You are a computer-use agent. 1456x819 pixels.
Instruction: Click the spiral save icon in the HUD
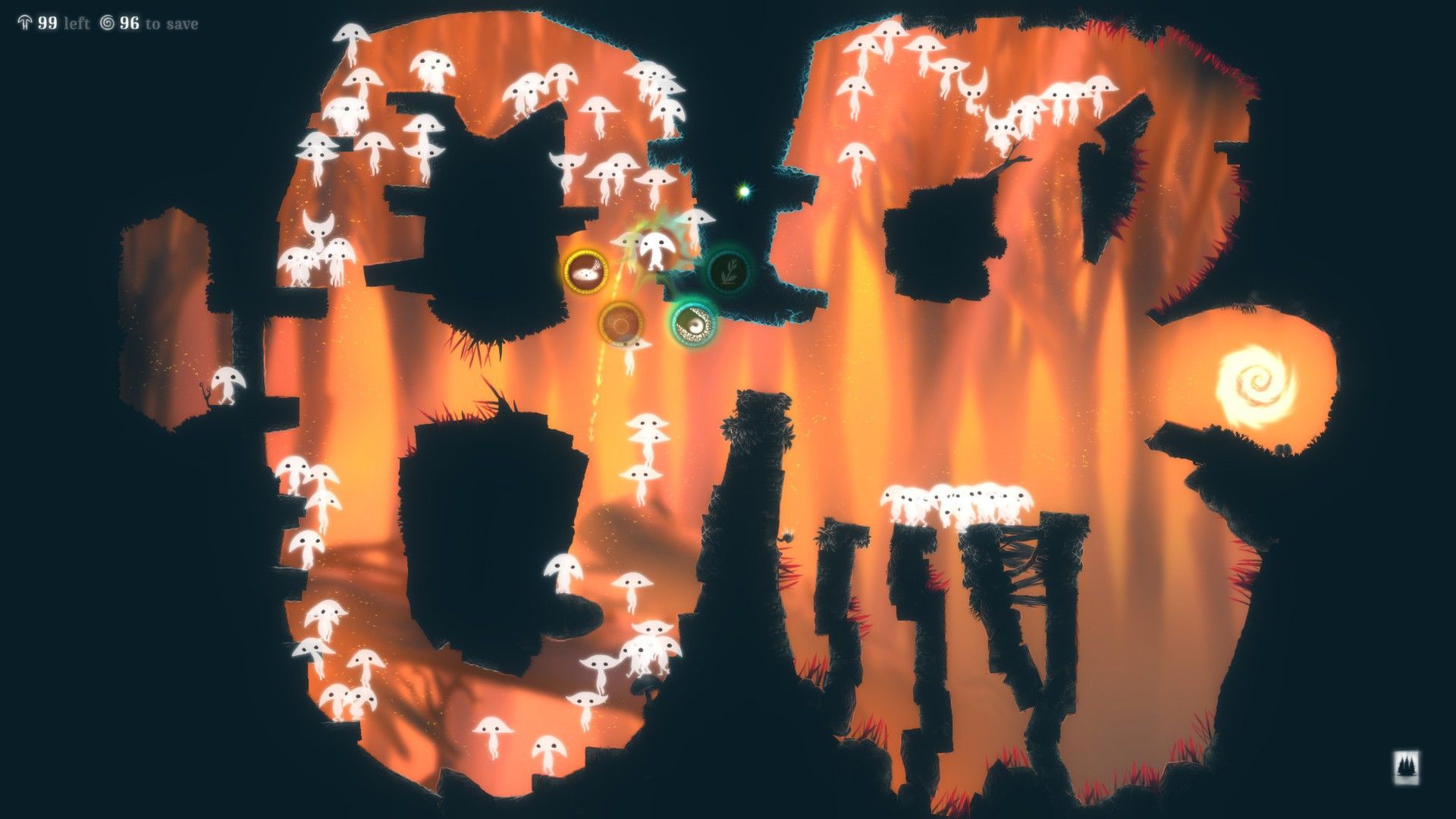point(108,22)
